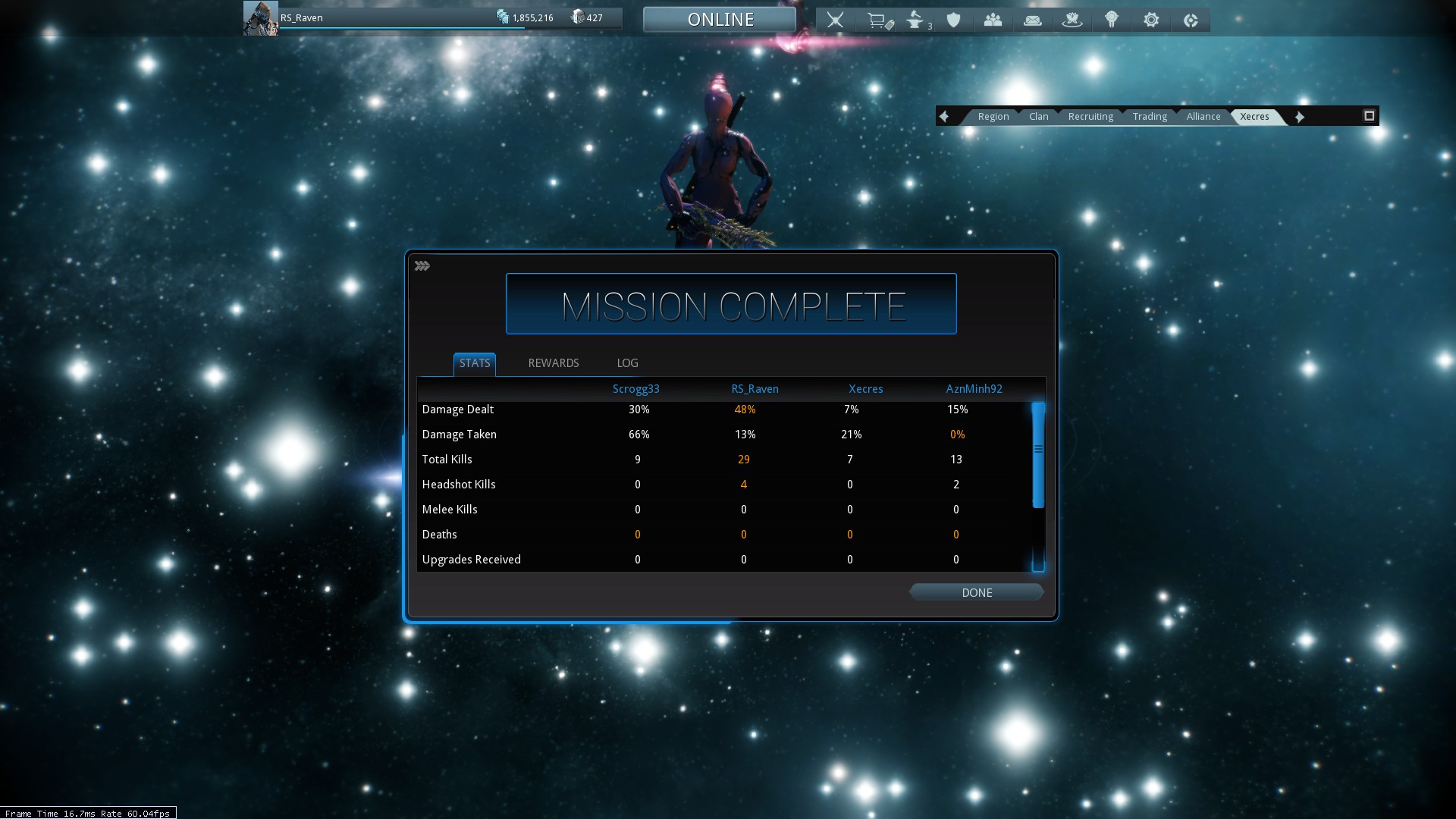Open the anvil foundry icon
Screen dimensions: 1456x819
coord(916,20)
